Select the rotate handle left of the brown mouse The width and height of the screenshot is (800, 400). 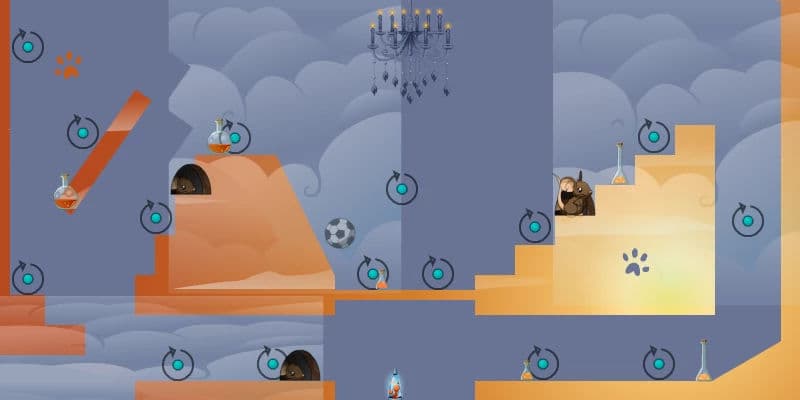tap(535, 226)
